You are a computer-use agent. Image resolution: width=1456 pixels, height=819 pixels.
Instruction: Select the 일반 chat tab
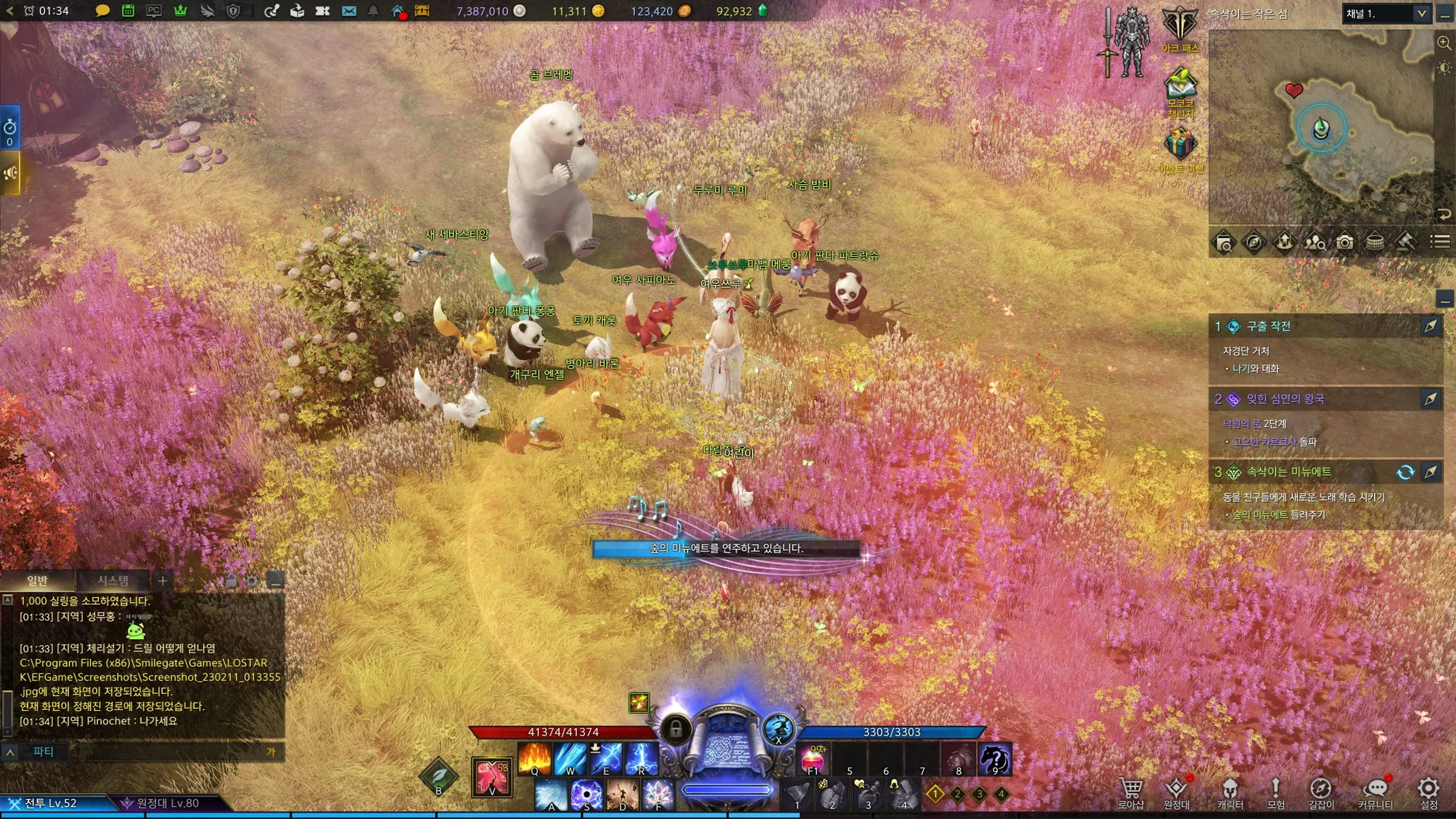pyautogui.click(x=38, y=581)
